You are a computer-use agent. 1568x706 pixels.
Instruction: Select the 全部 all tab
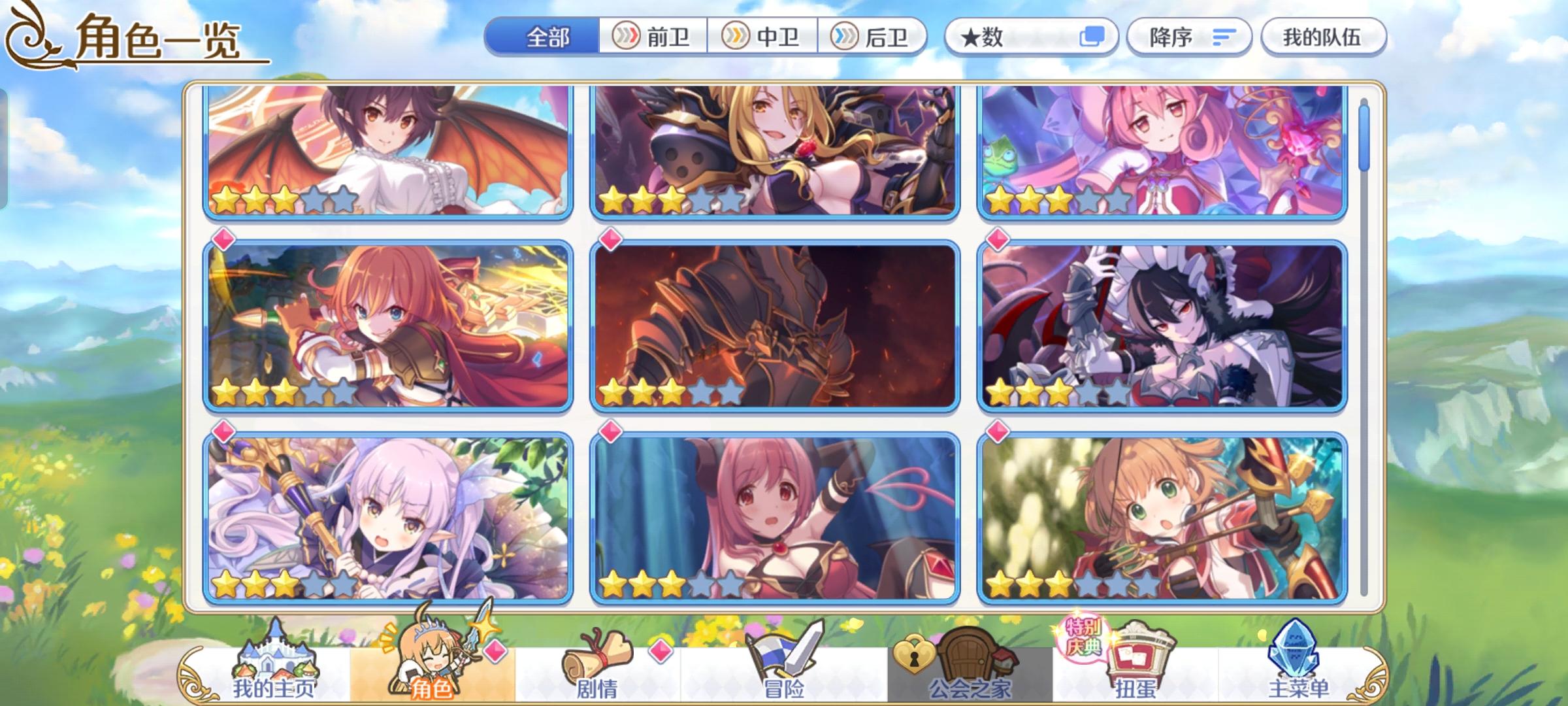(547, 37)
